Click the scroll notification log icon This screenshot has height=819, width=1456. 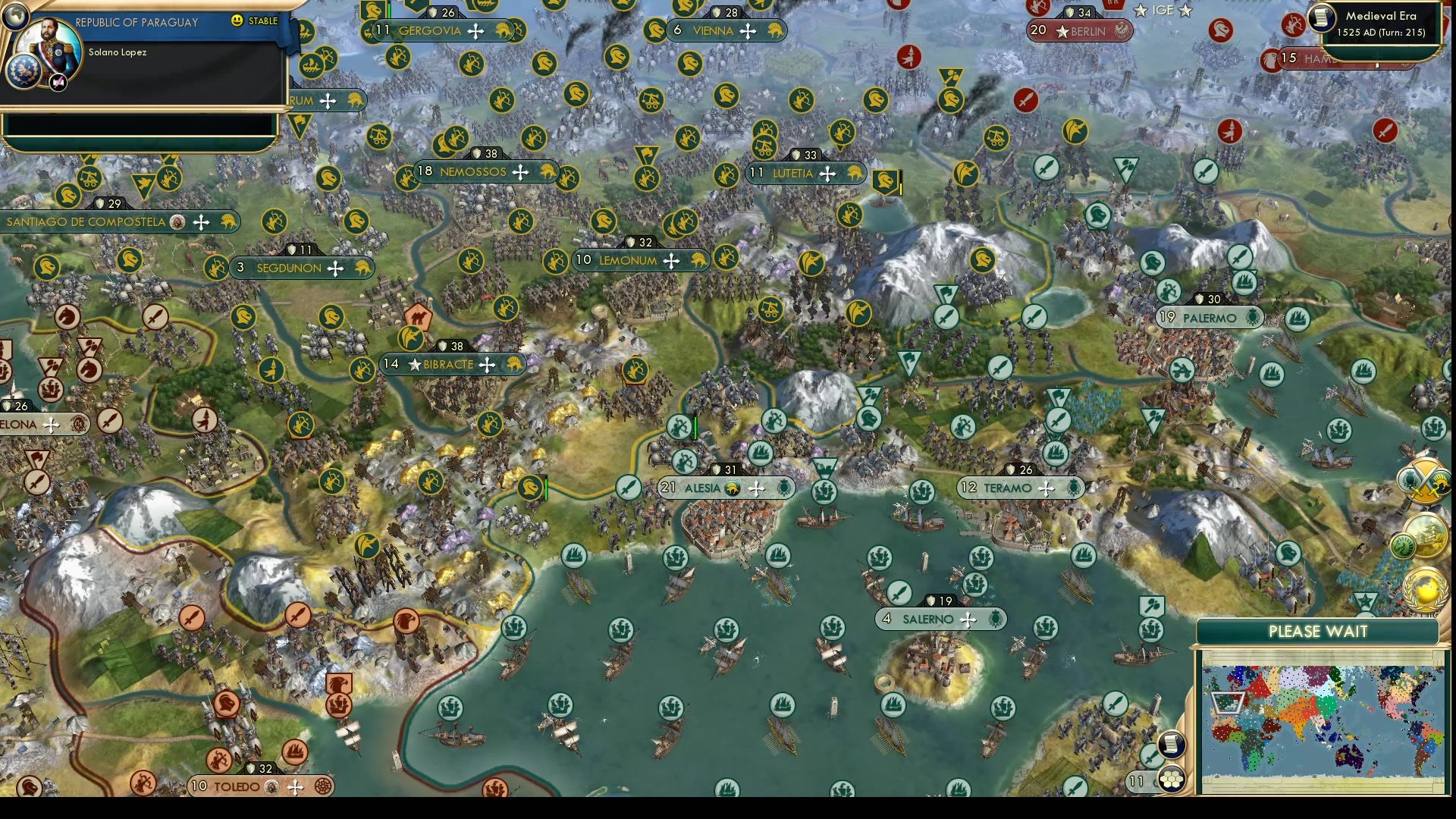coord(1172,745)
